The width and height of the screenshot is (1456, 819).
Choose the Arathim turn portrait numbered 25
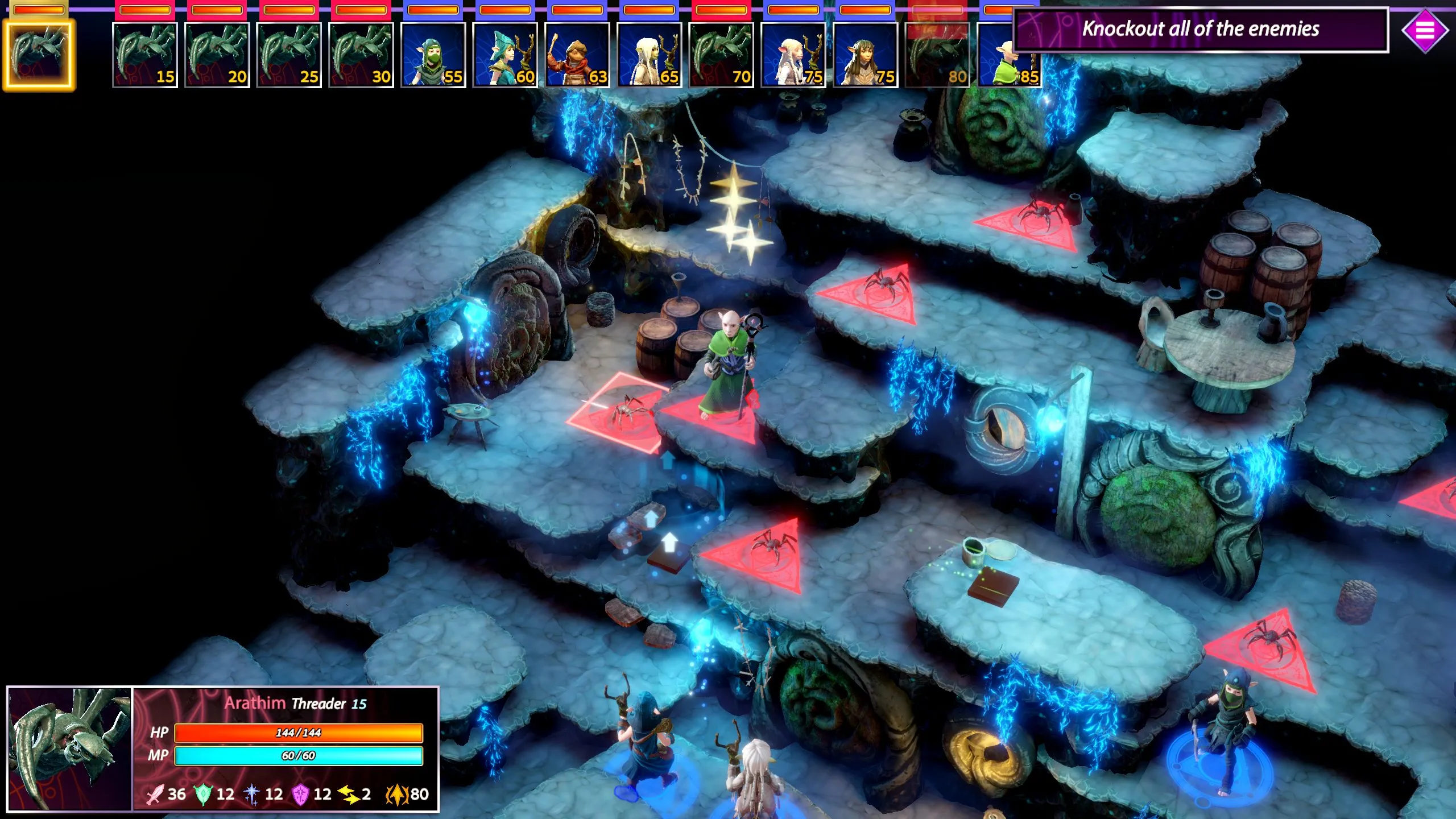289,55
